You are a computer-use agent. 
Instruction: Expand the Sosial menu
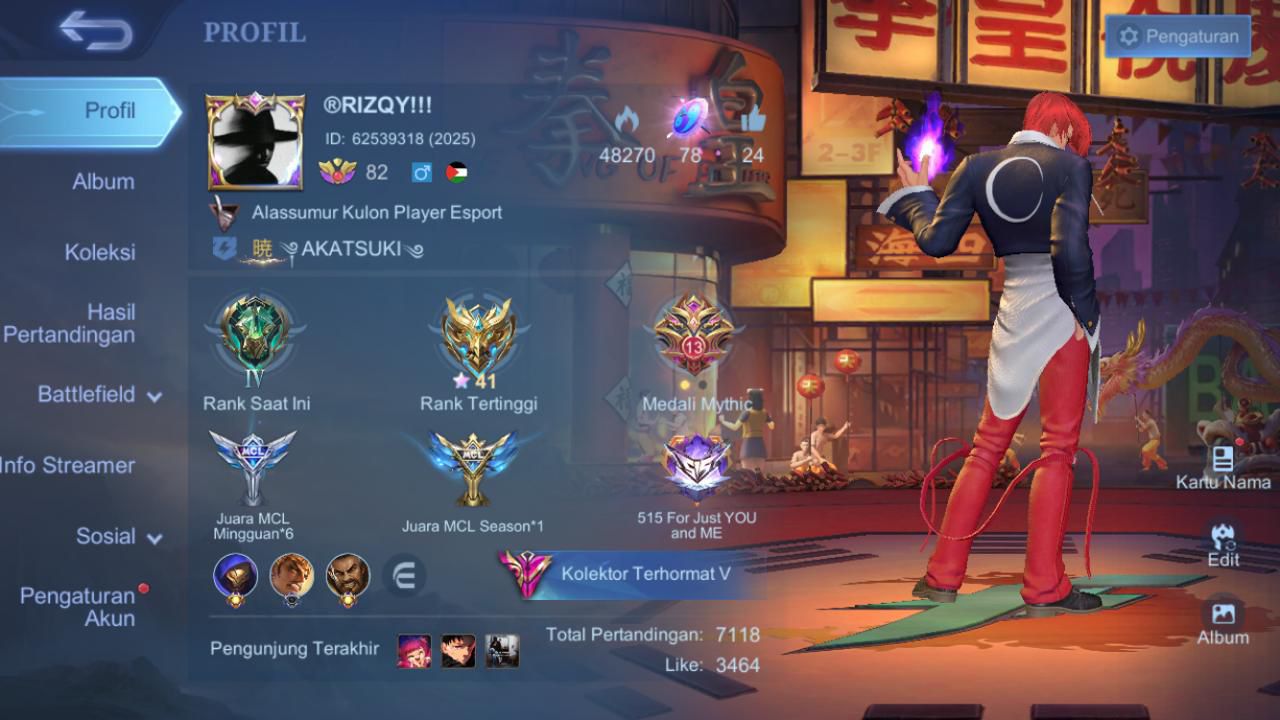118,537
